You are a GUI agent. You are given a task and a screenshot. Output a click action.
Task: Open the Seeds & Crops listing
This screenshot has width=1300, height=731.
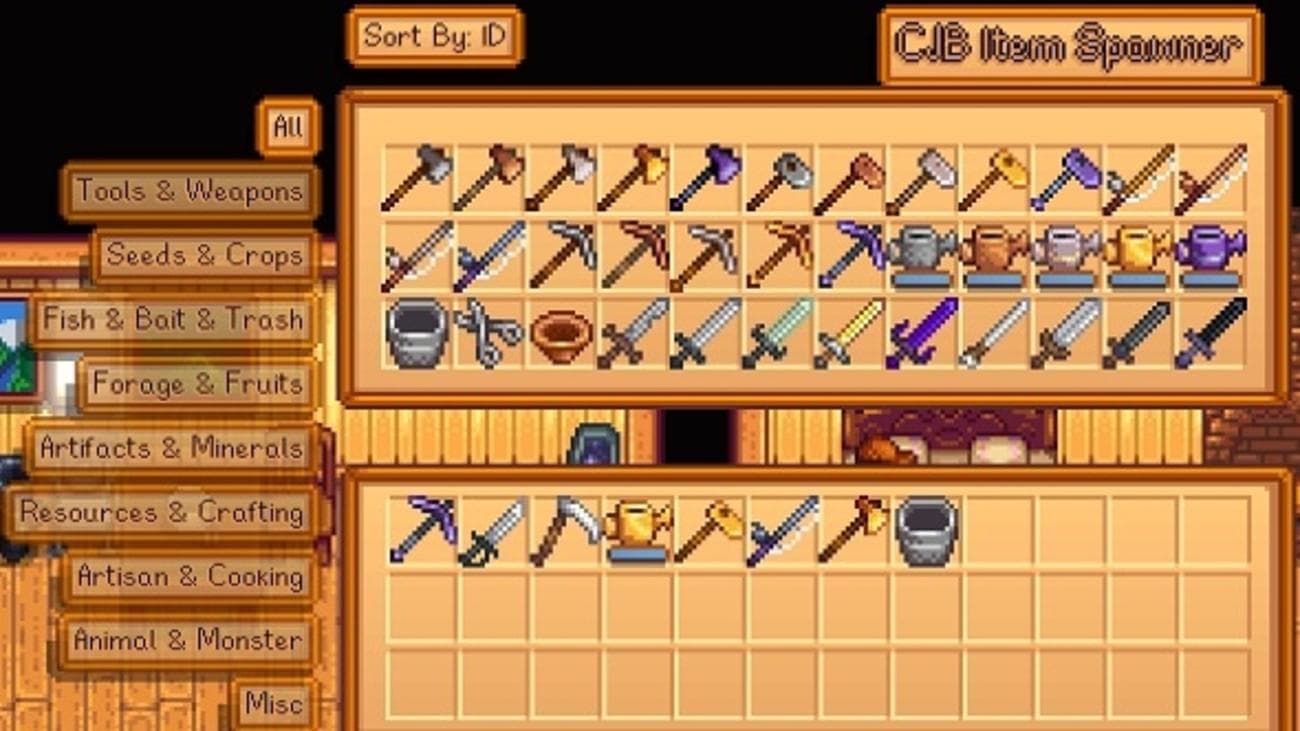[x=205, y=255]
